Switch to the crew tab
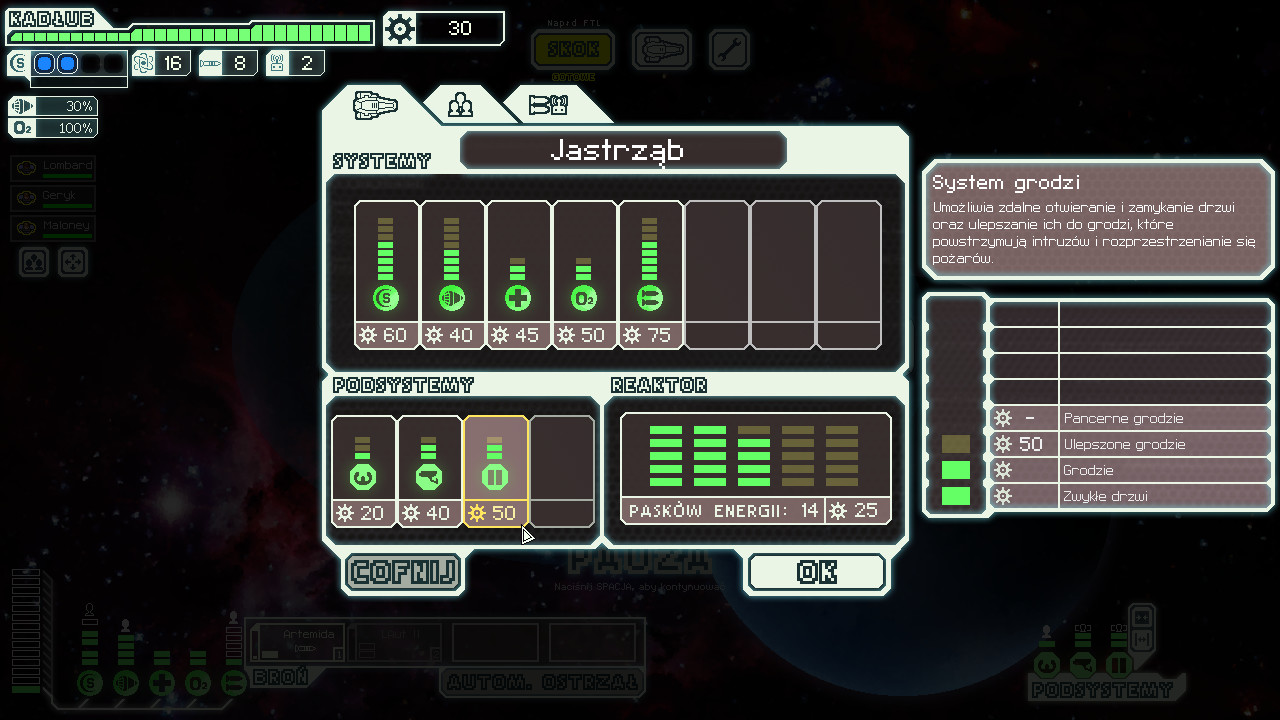The image size is (1280, 720). coord(460,105)
